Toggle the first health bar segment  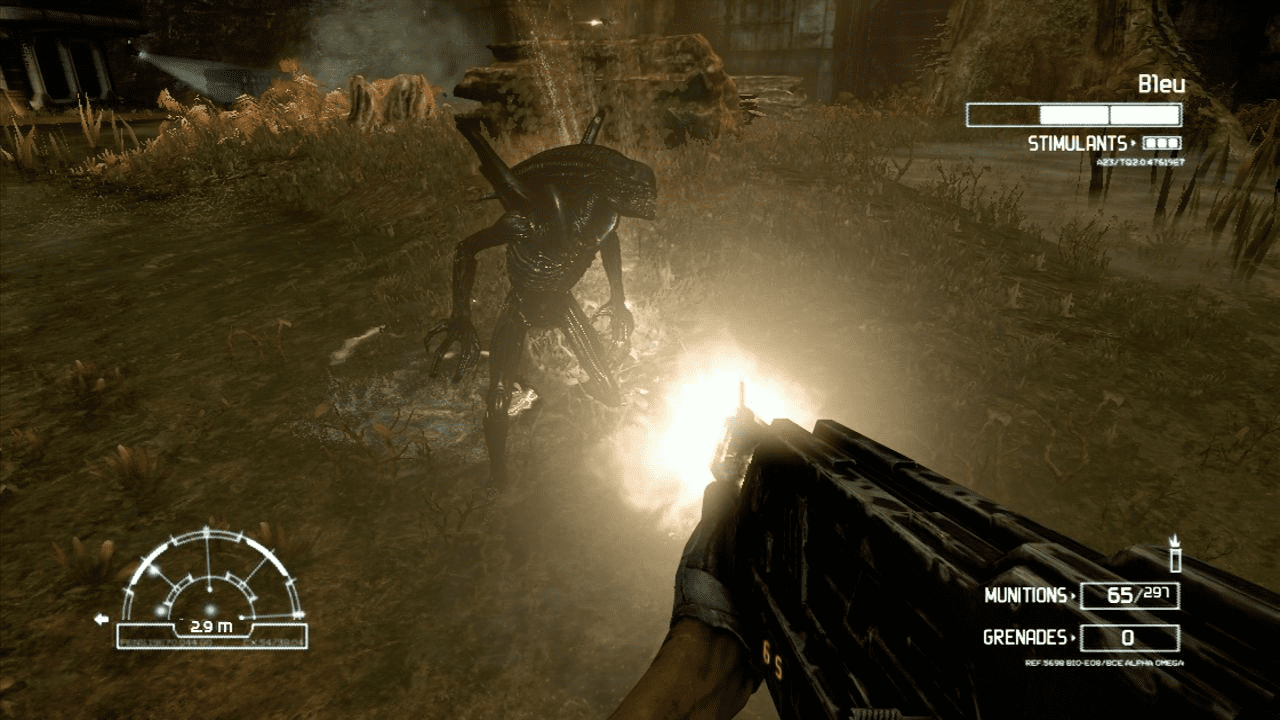coord(1003,113)
